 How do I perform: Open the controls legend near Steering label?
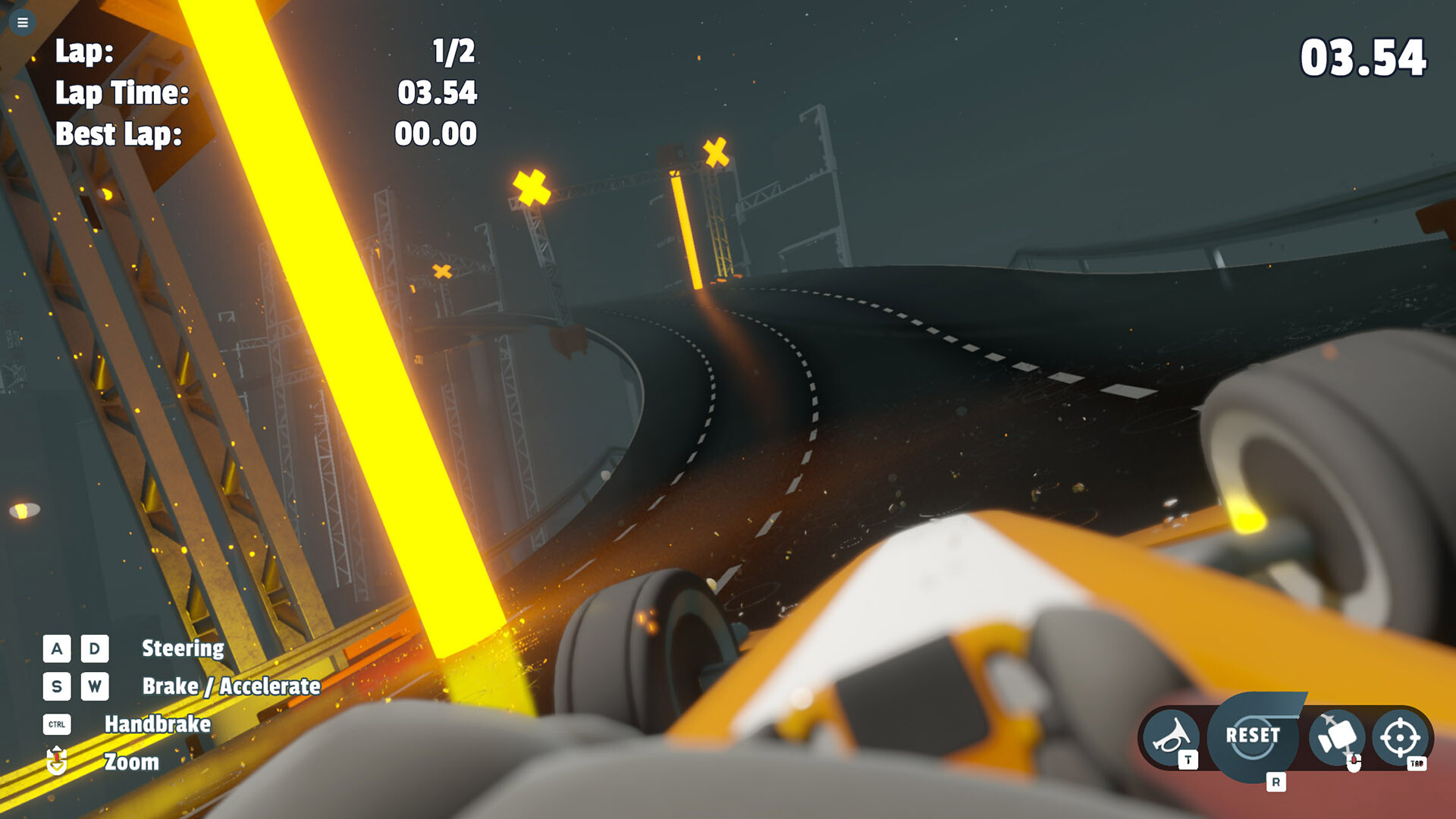[x=182, y=648]
